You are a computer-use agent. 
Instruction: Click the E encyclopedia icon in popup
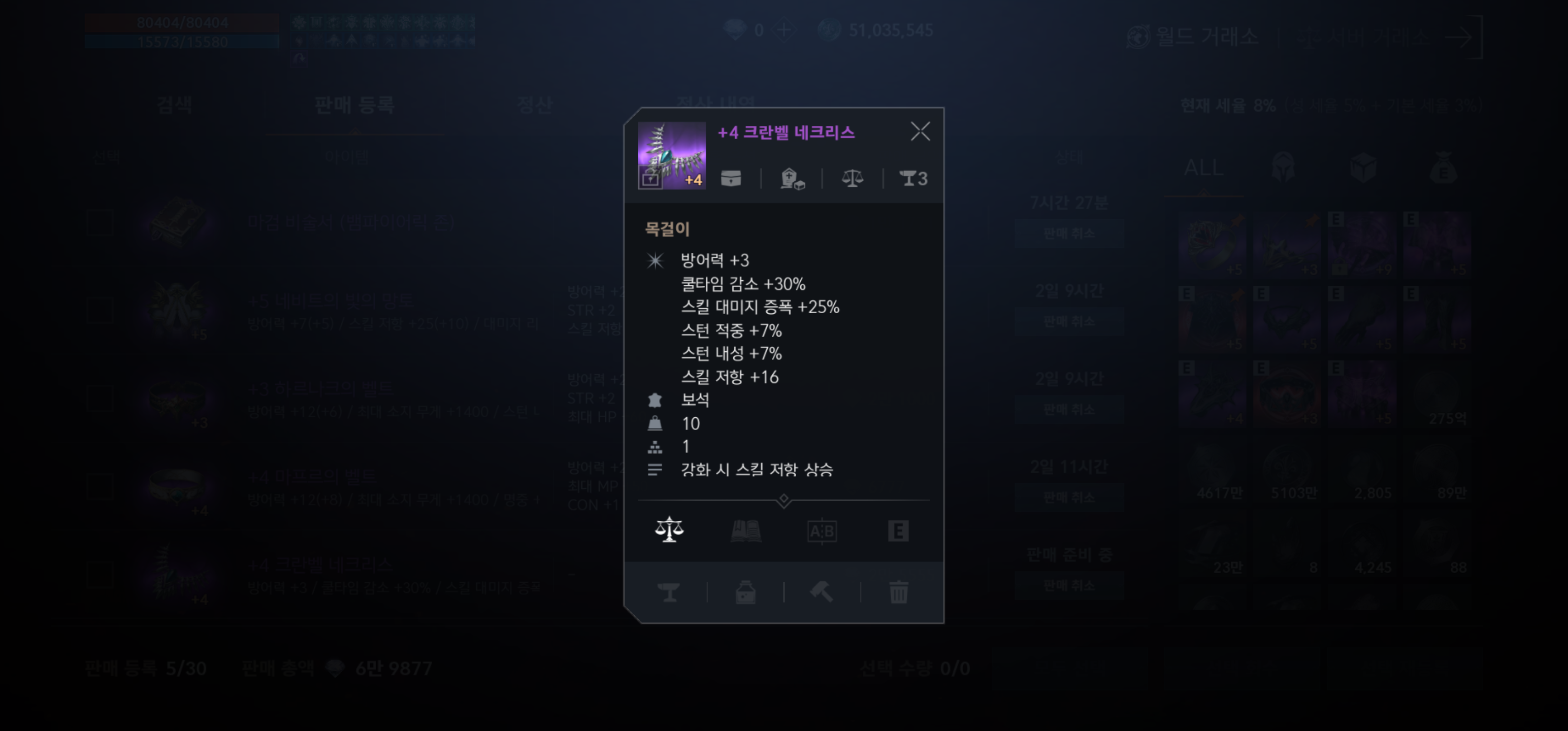pyautogui.click(x=898, y=529)
